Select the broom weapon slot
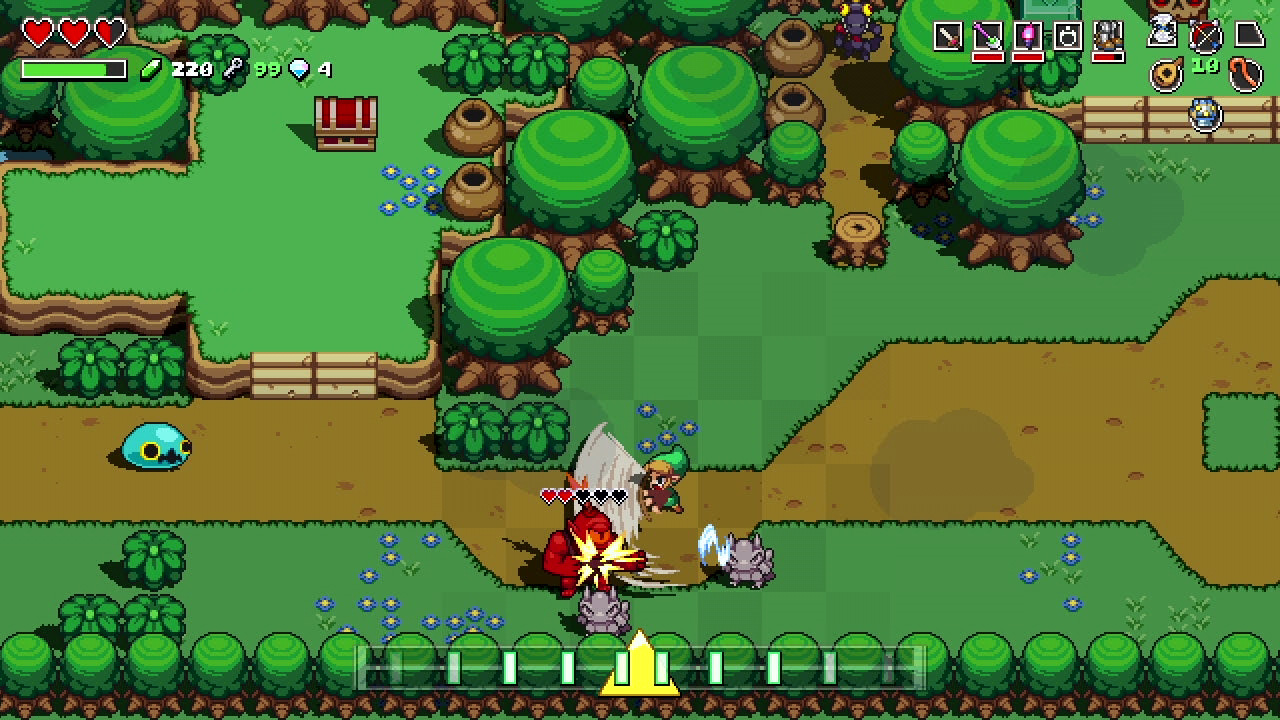The width and height of the screenshot is (1280, 720). [x=988, y=37]
